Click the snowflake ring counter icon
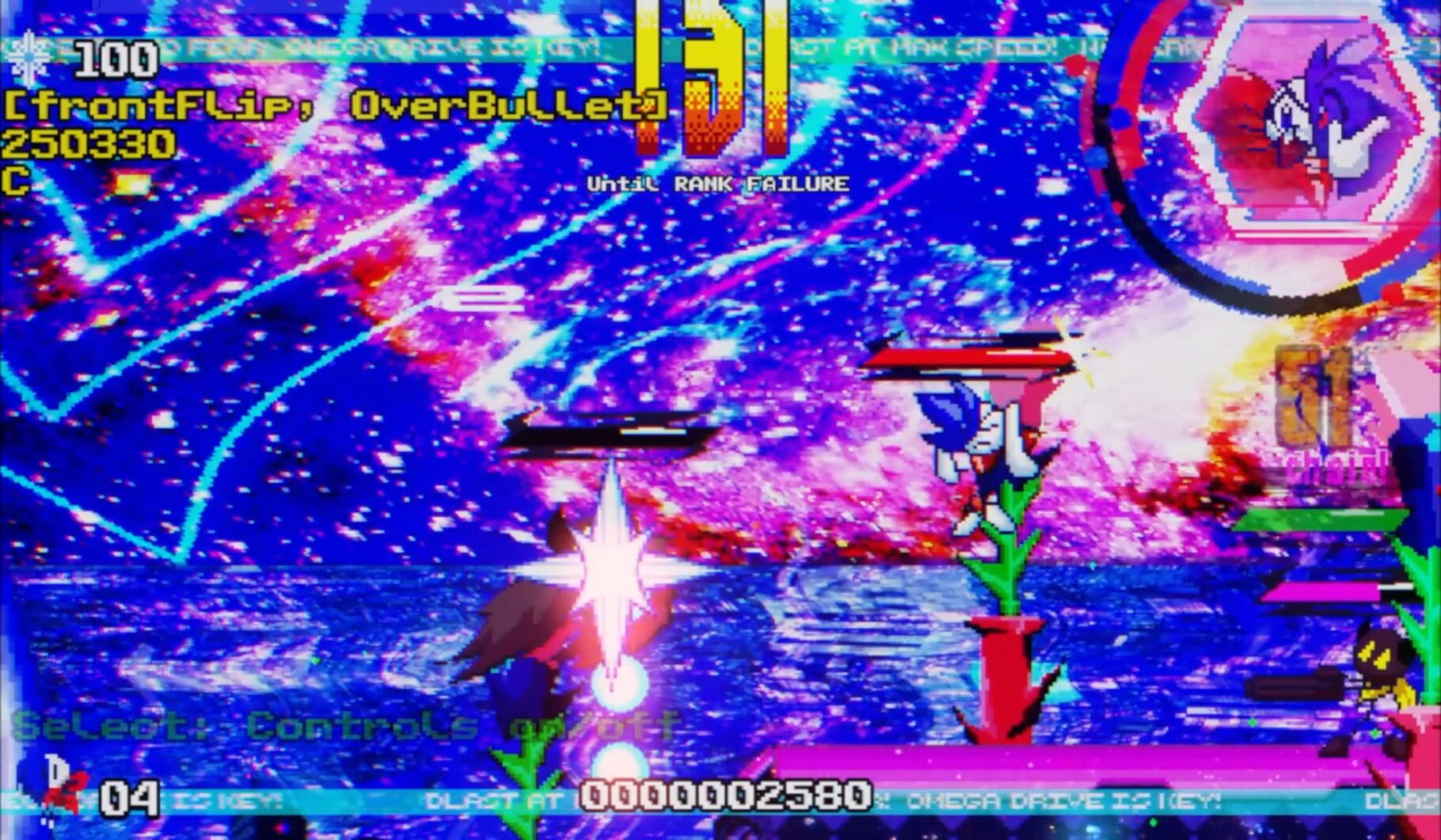This screenshot has width=1441, height=840. (x=27, y=55)
